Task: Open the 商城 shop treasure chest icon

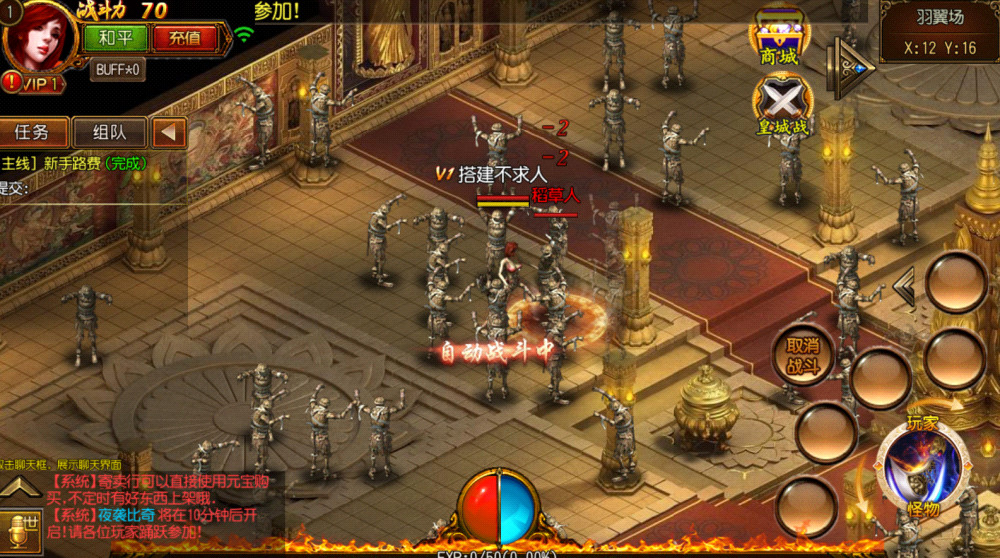Action: pos(782,38)
